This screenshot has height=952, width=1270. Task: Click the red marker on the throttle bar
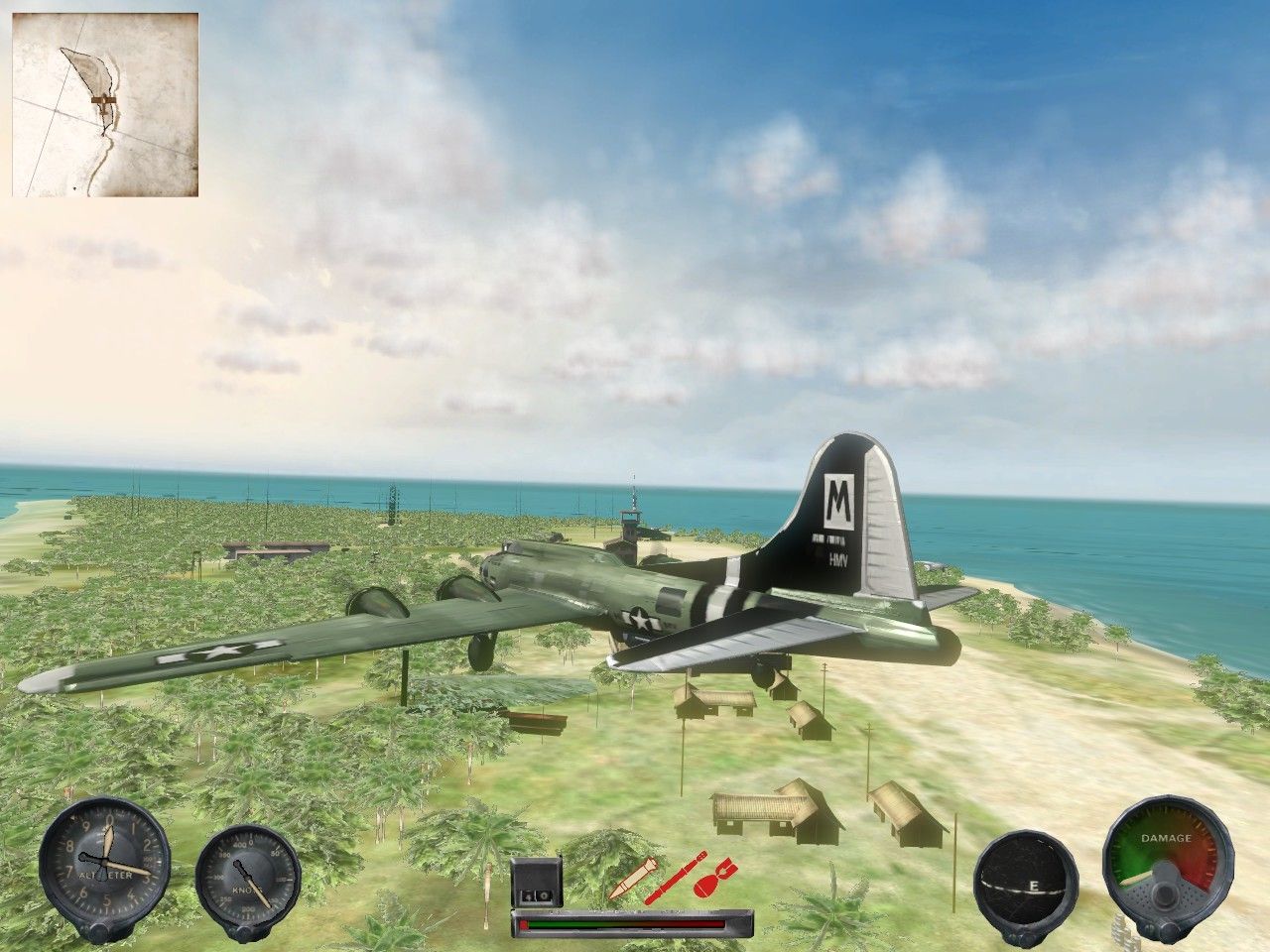click(x=526, y=922)
